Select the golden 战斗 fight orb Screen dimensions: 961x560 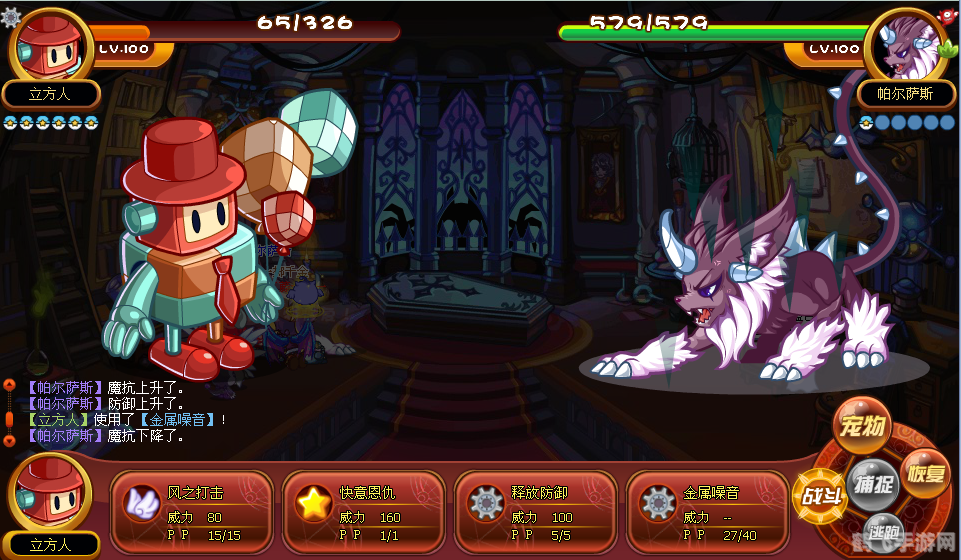click(819, 495)
